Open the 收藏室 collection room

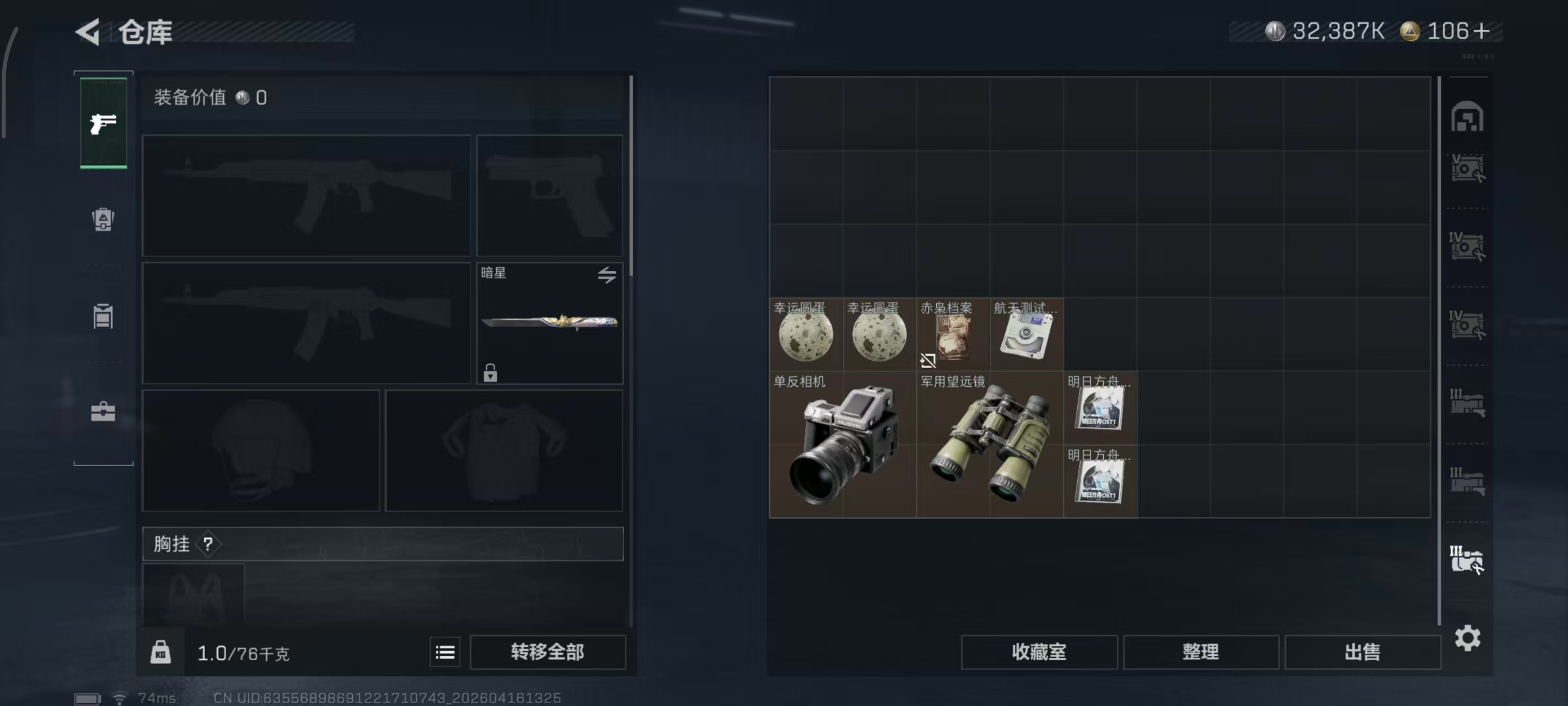click(x=1038, y=651)
